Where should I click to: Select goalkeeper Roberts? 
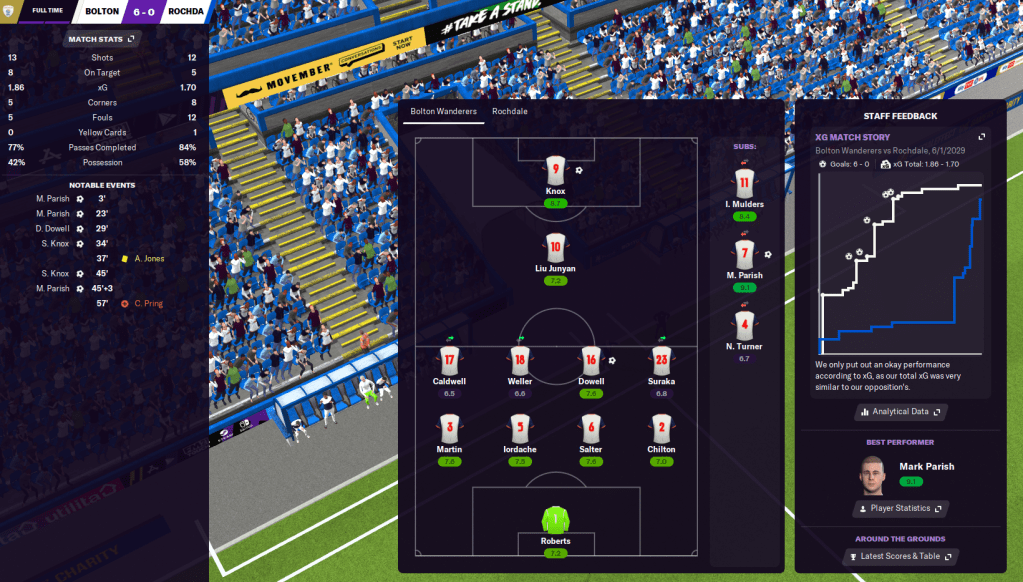coord(555,521)
